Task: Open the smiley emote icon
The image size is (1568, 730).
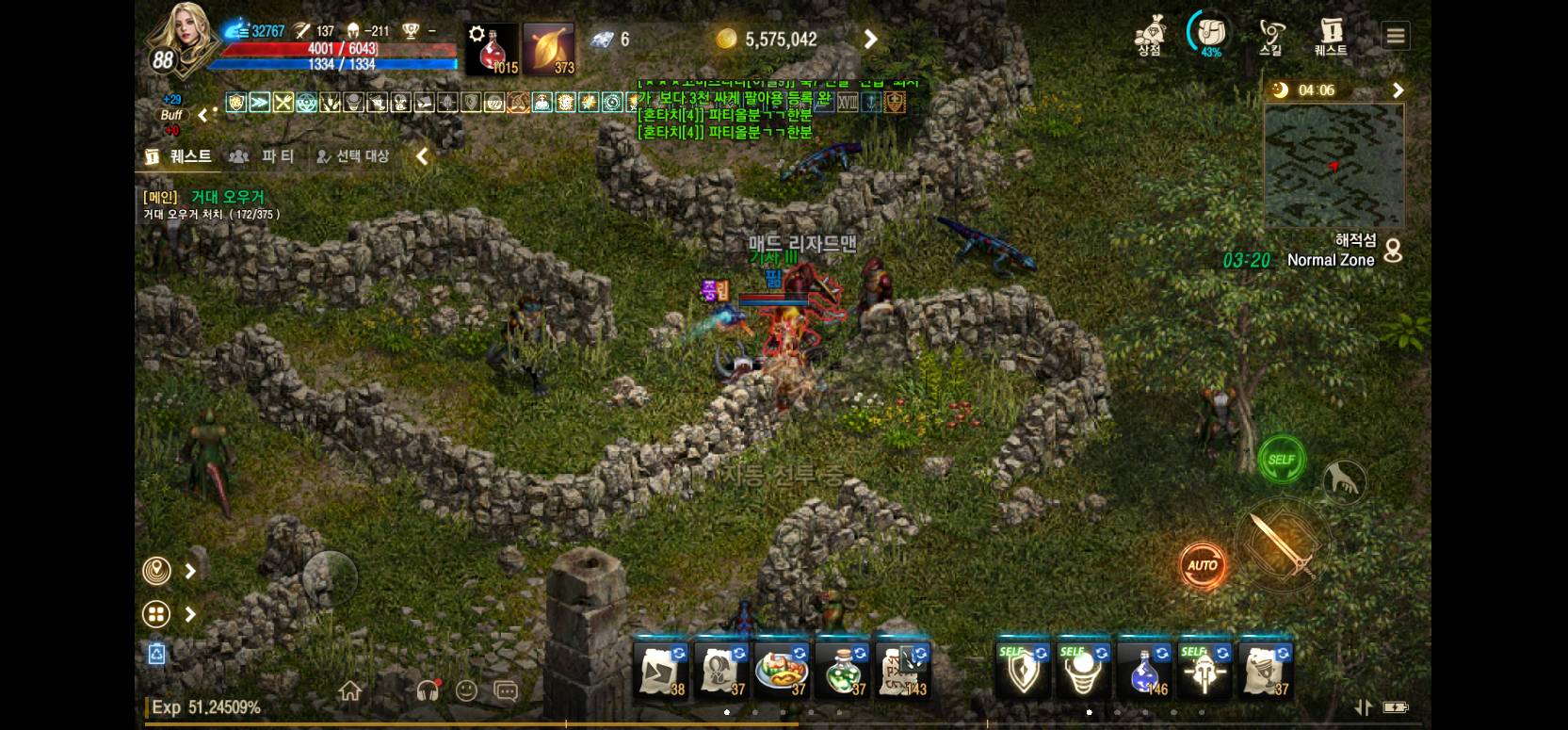Action: coord(466,691)
